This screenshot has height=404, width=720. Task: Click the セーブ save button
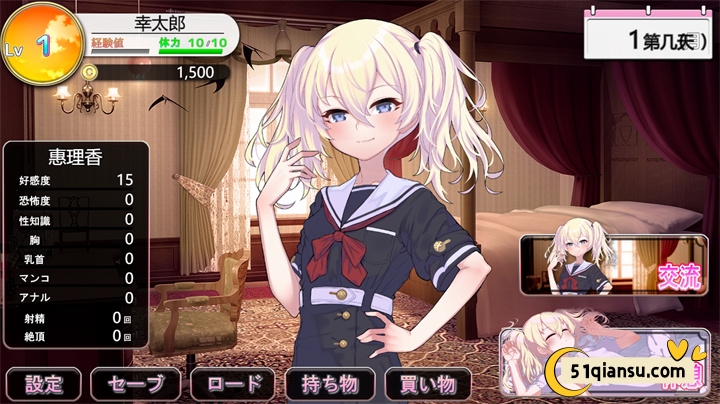(x=136, y=383)
